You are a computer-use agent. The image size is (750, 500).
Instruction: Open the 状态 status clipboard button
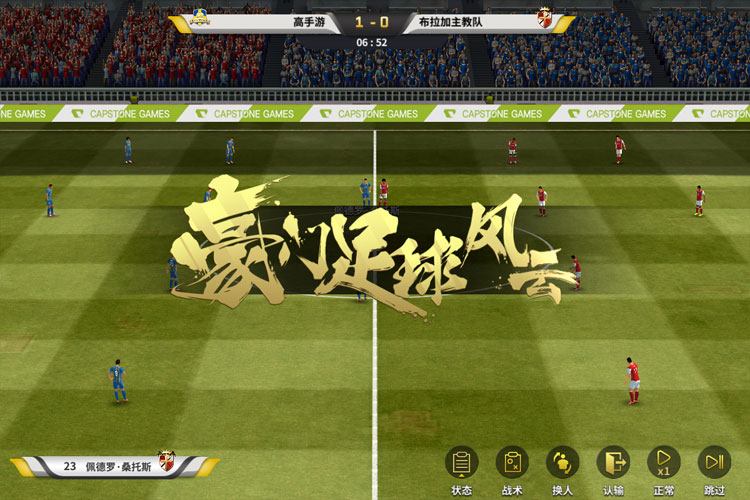tap(461, 463)
